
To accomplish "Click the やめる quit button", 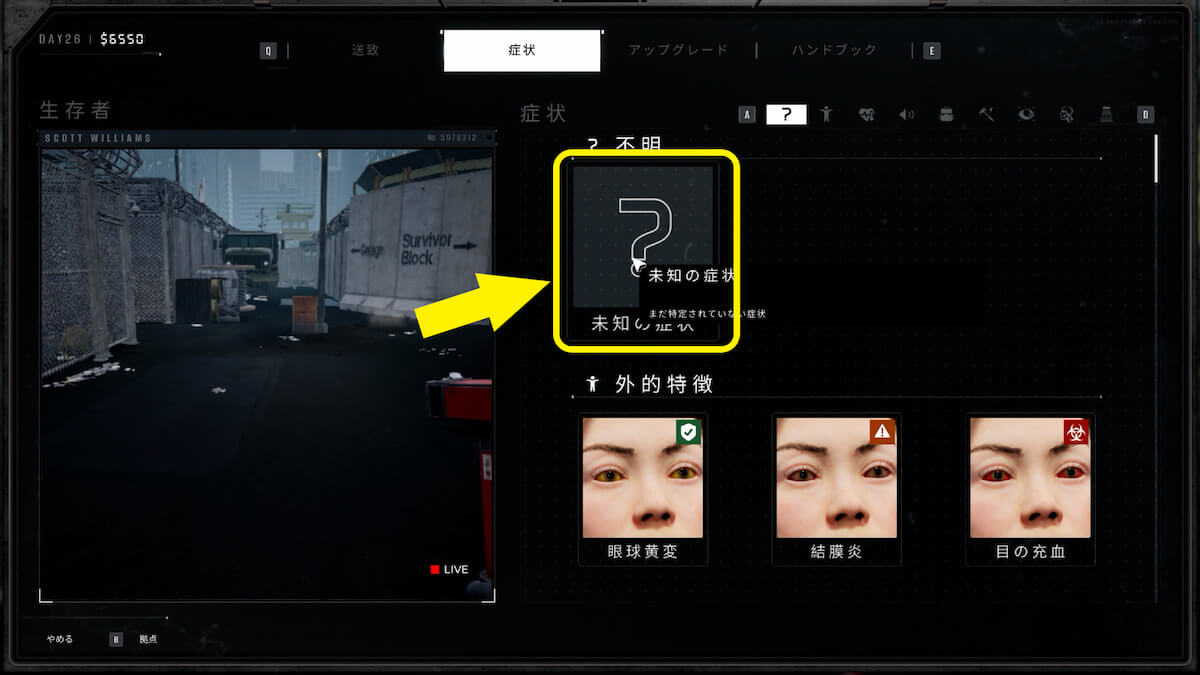I will pos(60,639).
